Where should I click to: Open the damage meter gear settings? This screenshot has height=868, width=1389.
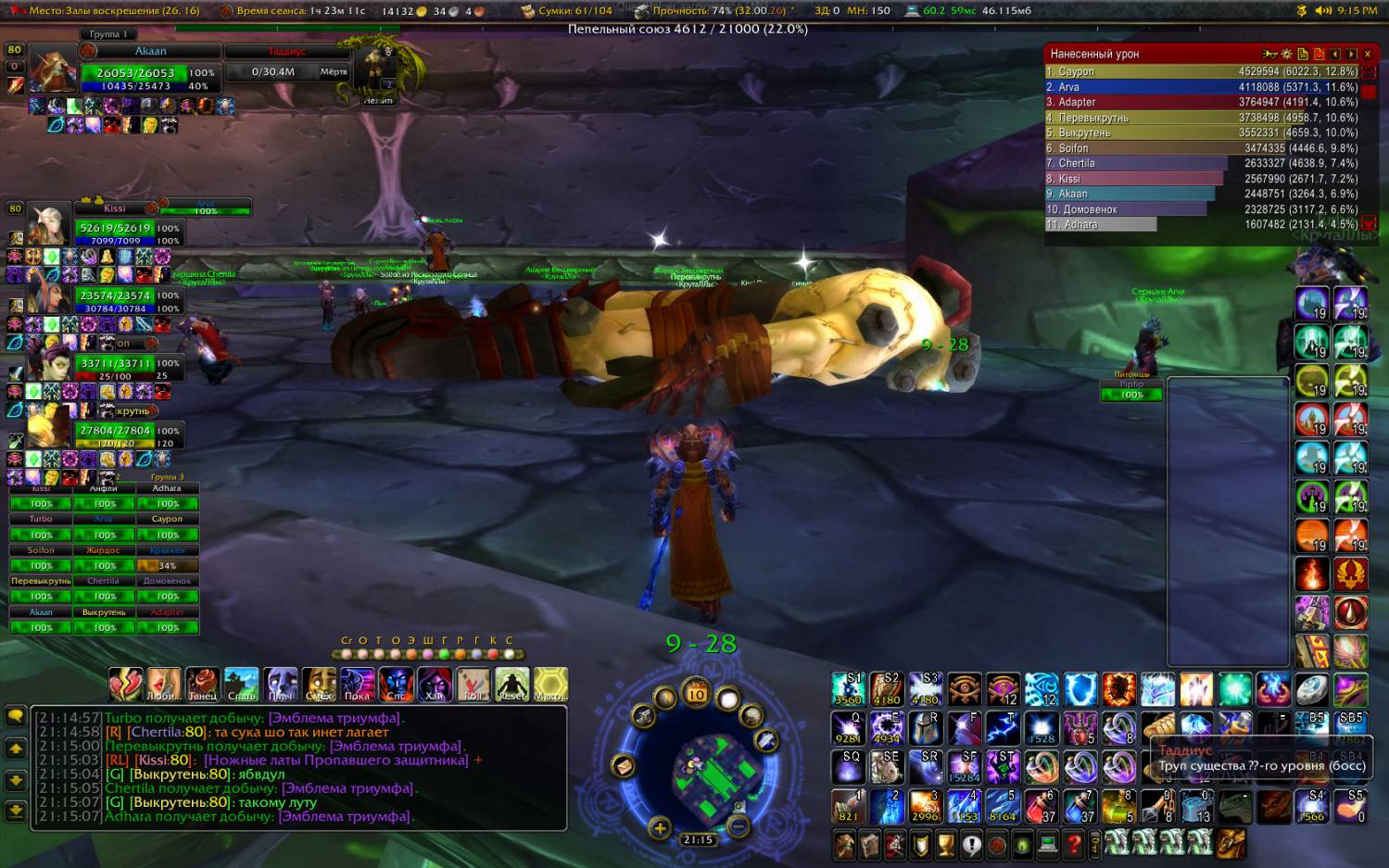[x=1286, y=54]
